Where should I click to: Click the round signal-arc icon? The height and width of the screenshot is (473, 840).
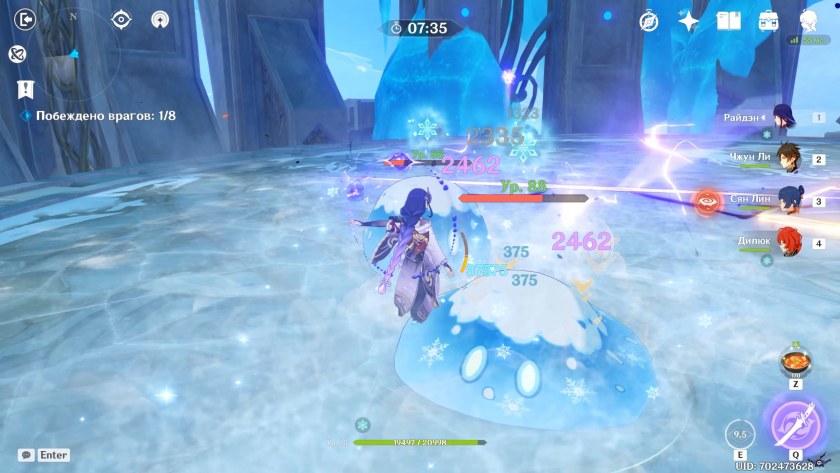[160, 19]
